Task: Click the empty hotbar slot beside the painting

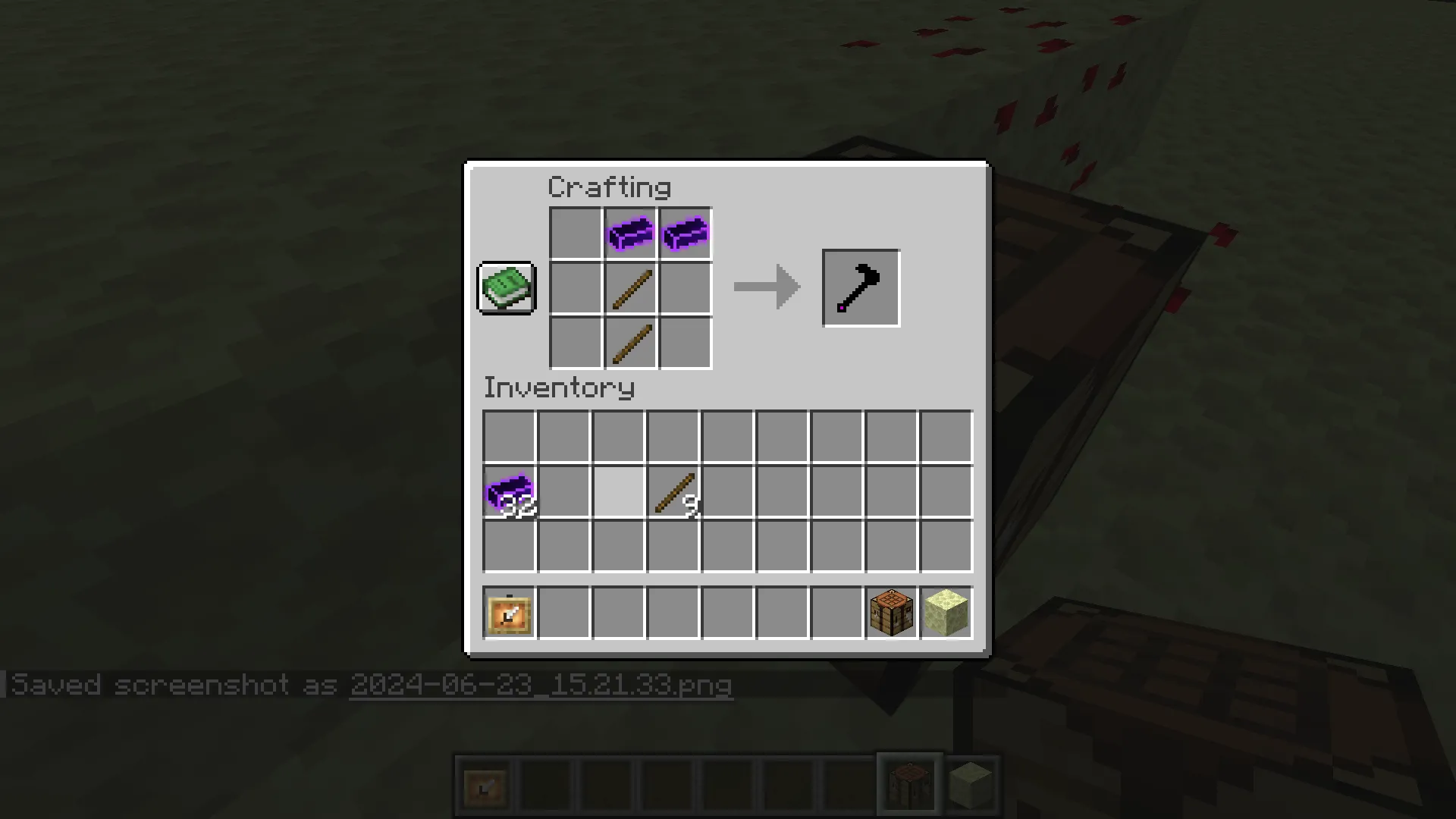Action: pos(563,613)
